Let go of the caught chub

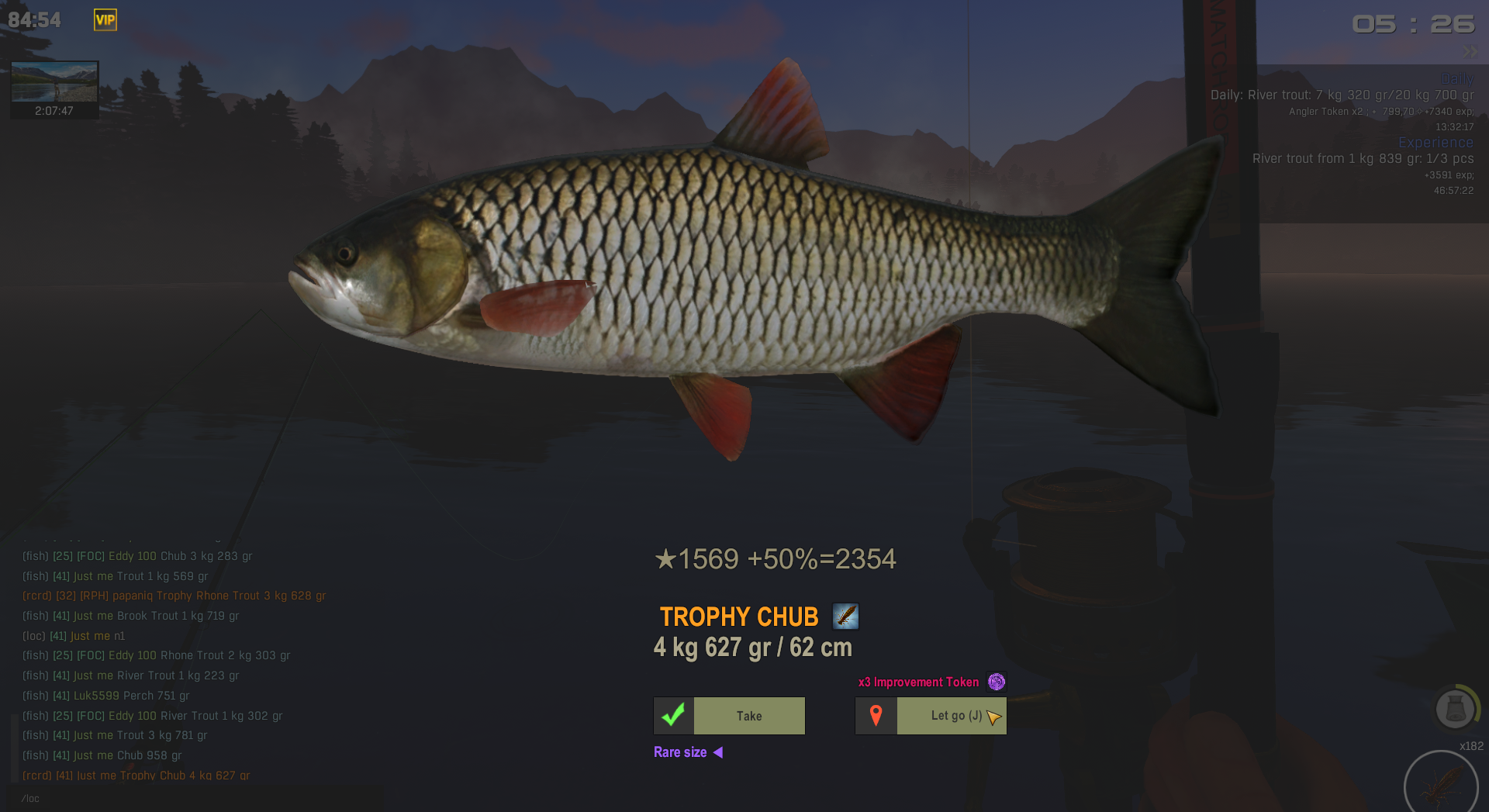pos(931,716)
